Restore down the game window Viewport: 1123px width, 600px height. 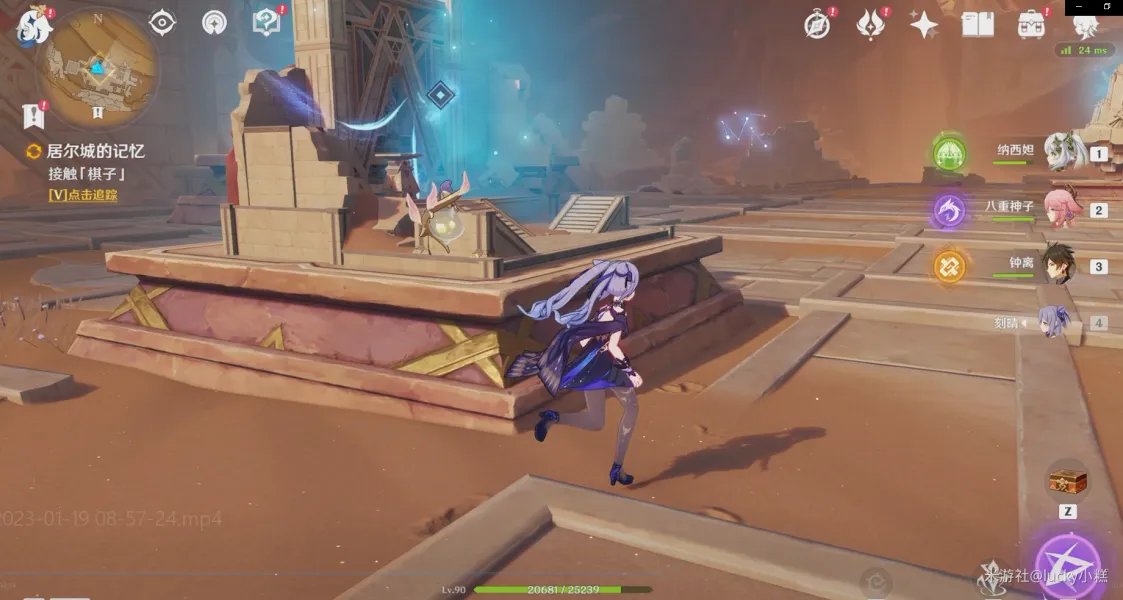1107,6
